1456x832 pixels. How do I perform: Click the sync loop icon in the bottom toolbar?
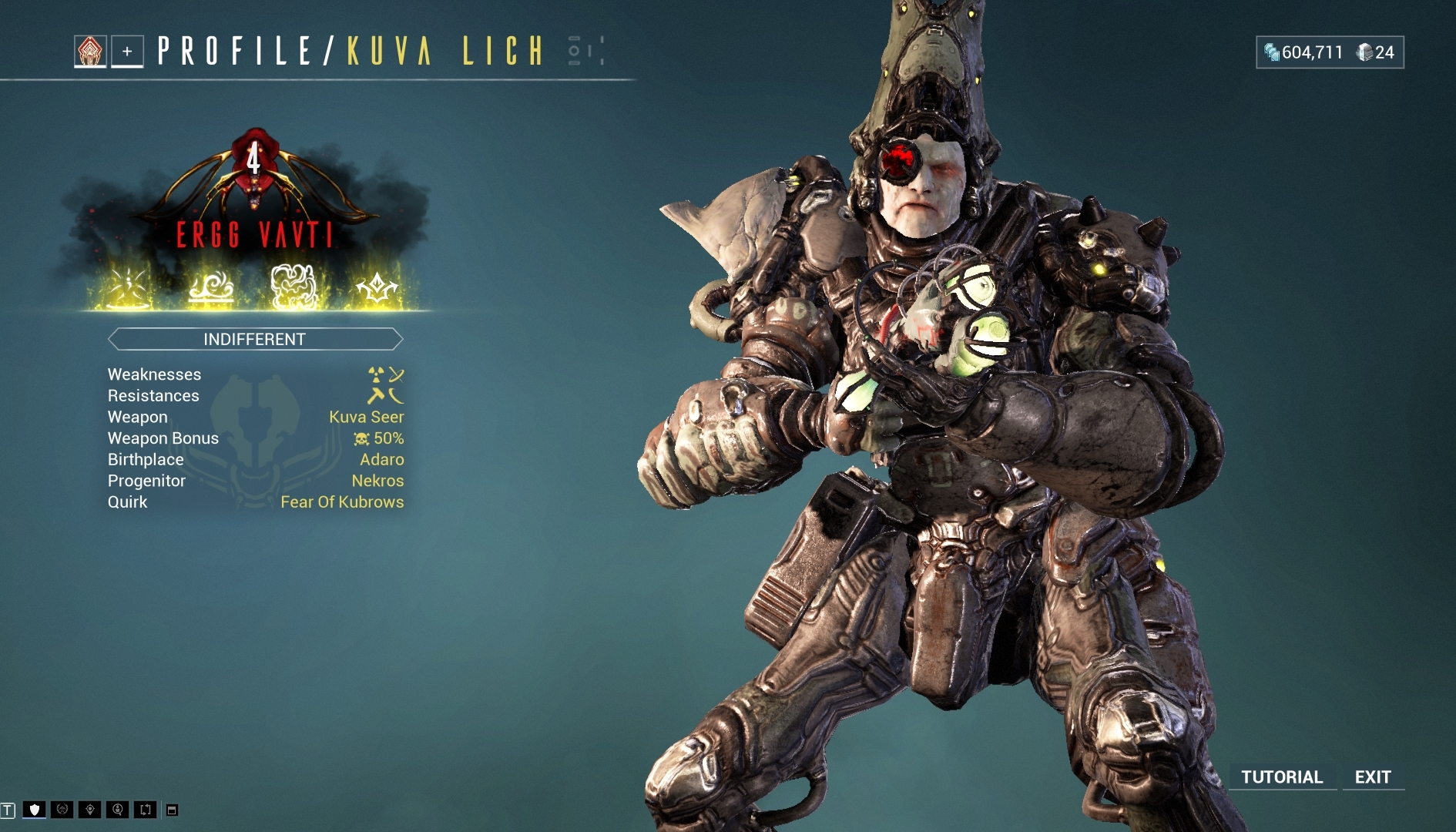click(146, 809)
